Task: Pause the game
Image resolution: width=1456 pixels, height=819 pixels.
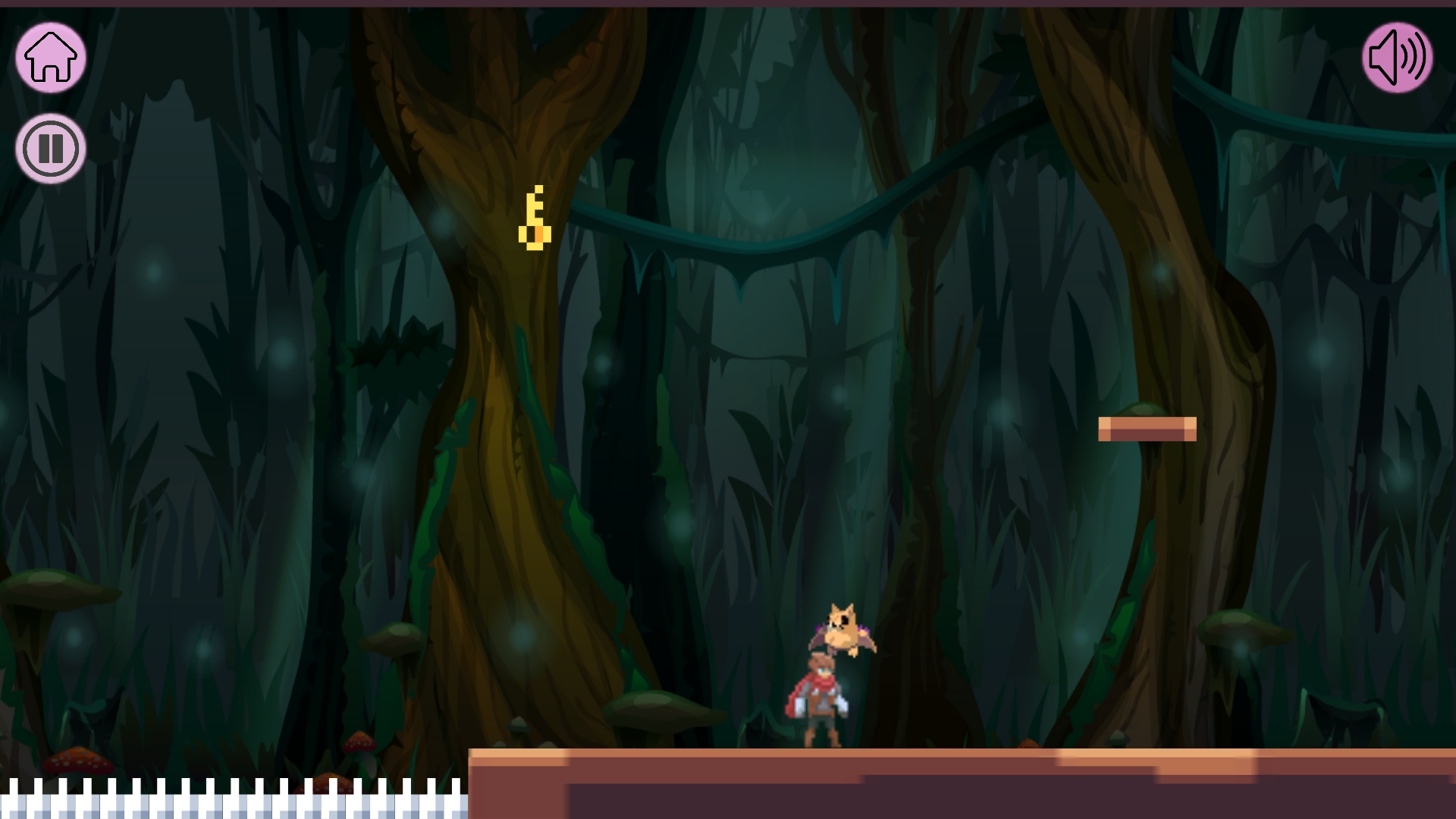Action: coord(51,149)
